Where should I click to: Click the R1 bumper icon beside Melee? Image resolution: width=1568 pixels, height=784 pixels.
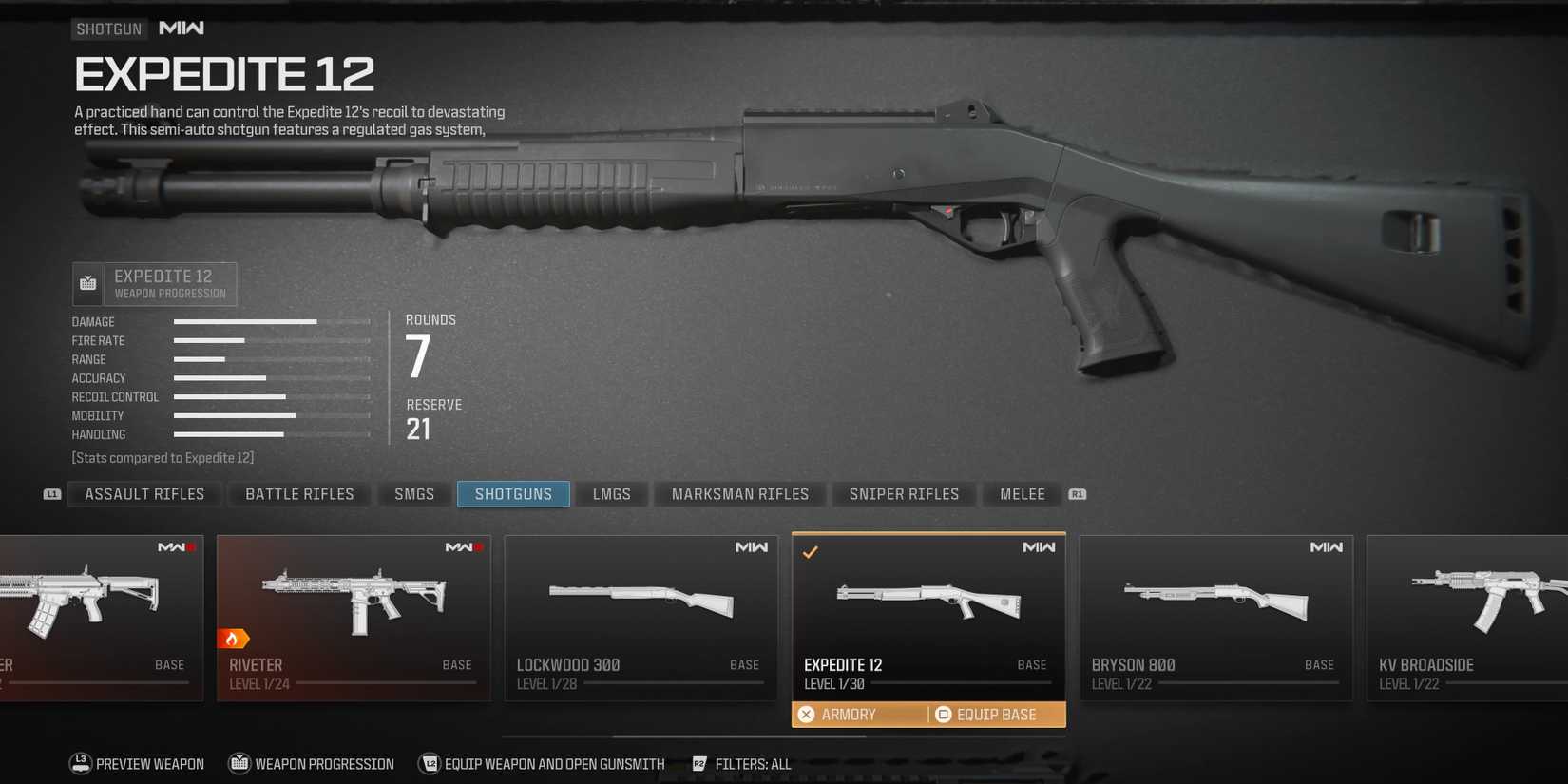(1078, 493)
